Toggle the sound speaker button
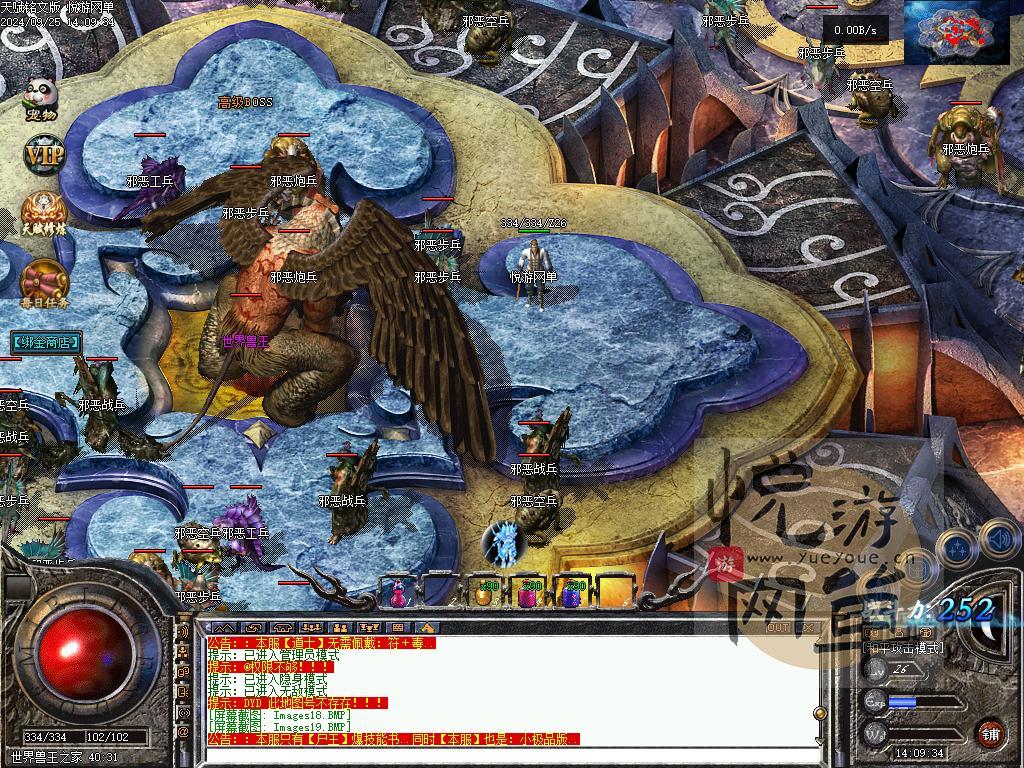Viewport: 1024px width, 768px height. pyautogui.click(x=999, y=540)
